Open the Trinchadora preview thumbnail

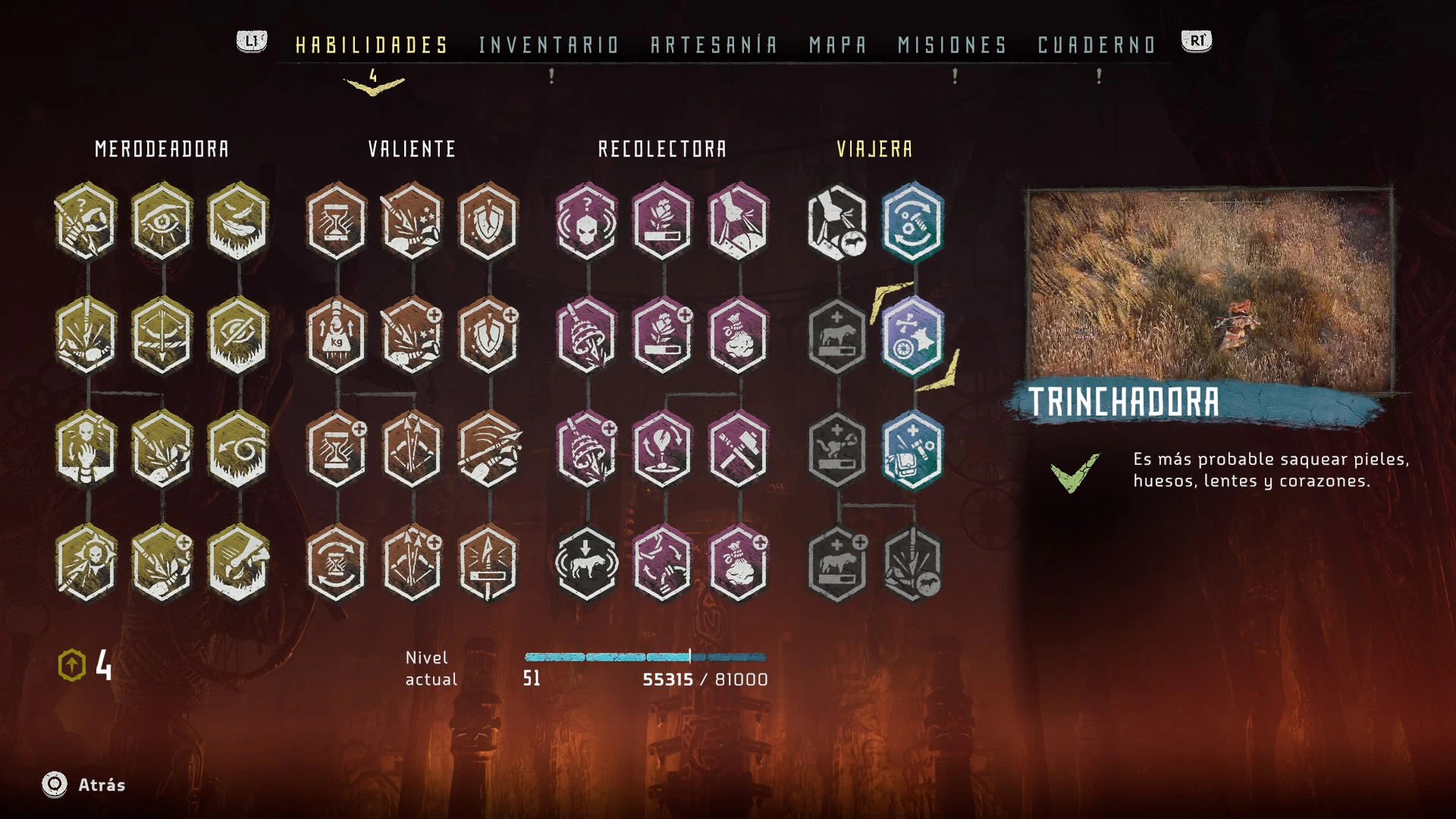pyautogui.click(x=1209, y=290)
